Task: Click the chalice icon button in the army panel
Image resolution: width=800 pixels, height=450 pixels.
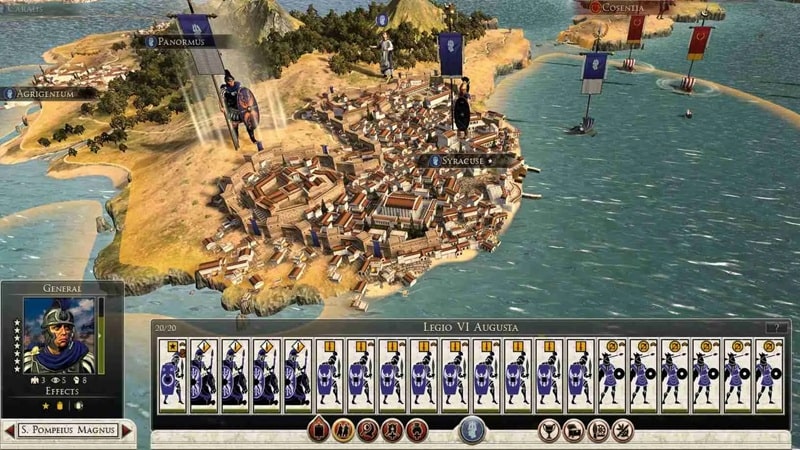Action: (x=548, y=430)
